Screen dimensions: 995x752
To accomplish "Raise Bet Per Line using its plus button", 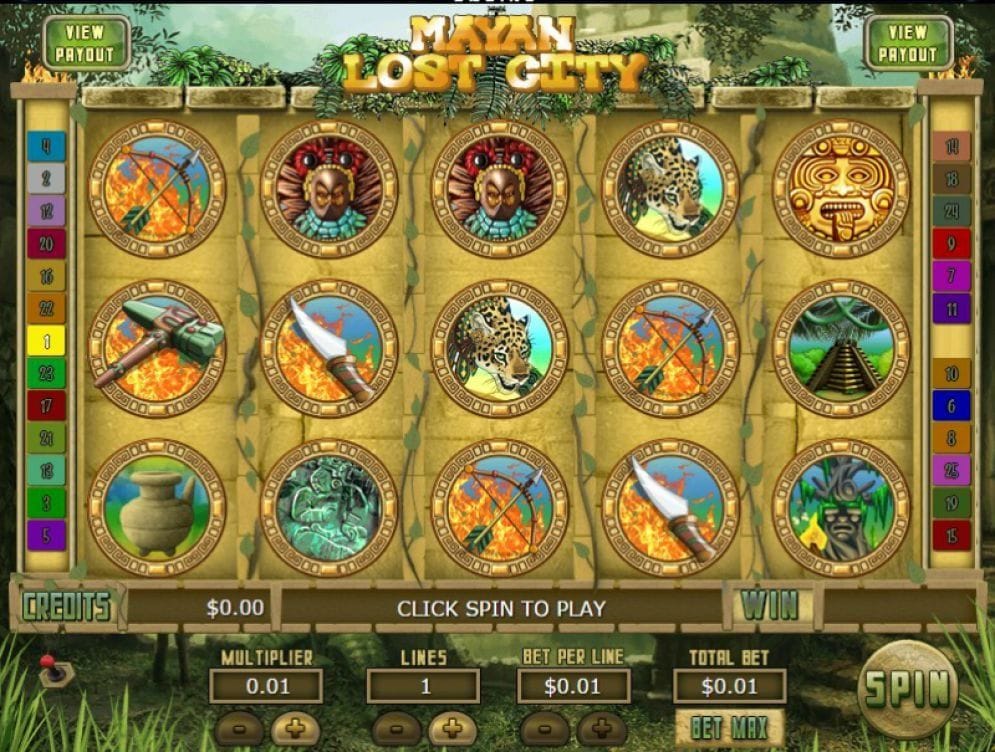I will (602, 727).
